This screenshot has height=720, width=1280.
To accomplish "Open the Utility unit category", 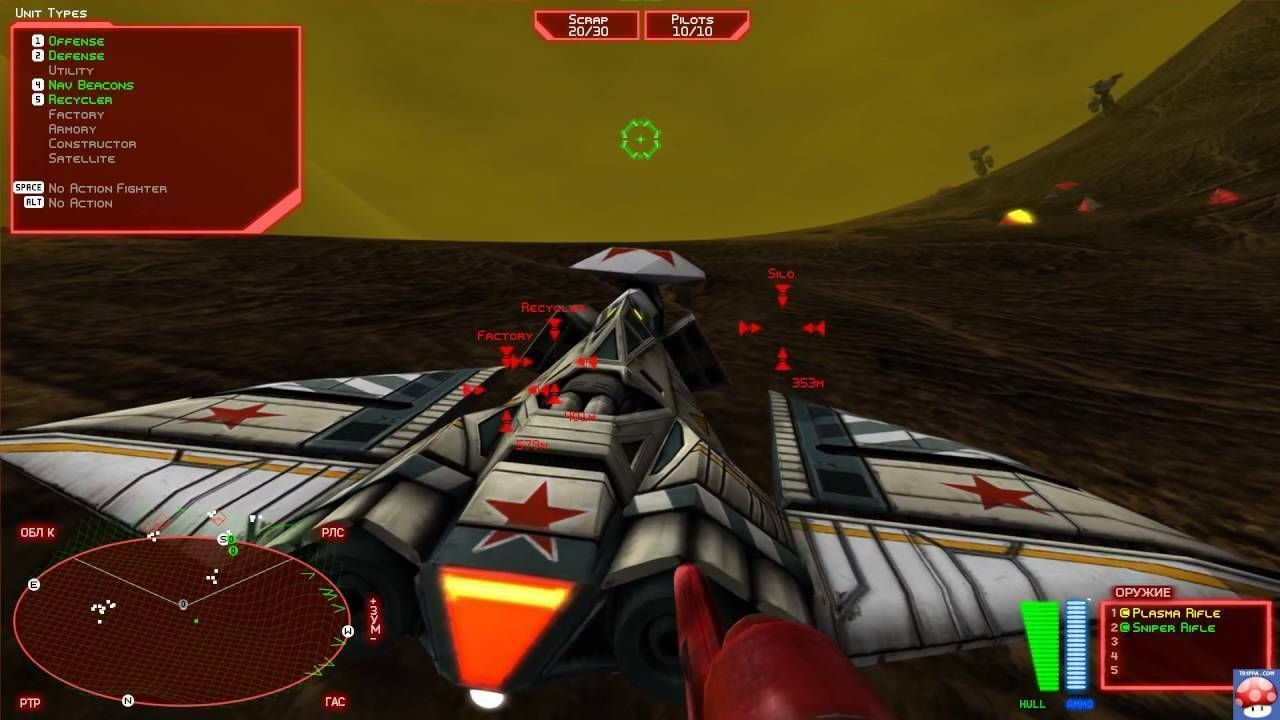I will pyautogui.click(x=71, y=70).
